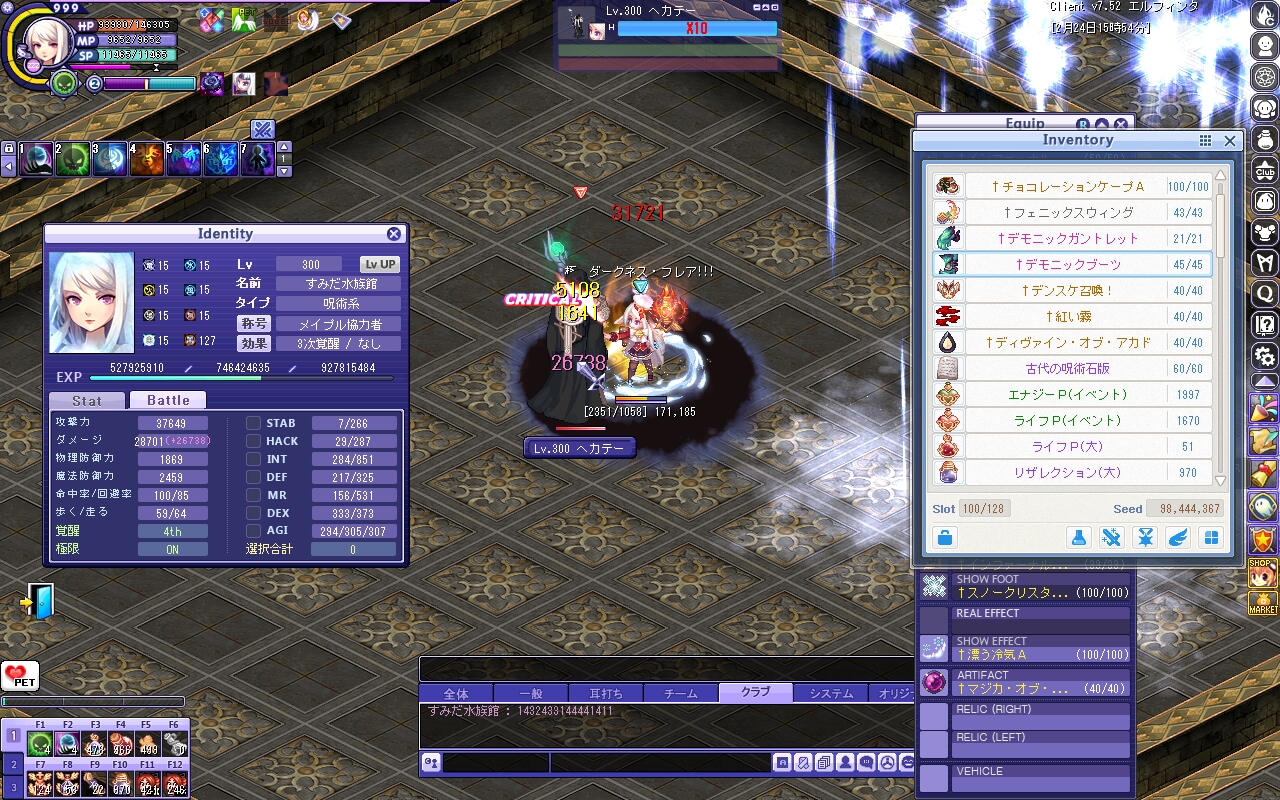Toggle the AGI checkbox

click(254, 531)
